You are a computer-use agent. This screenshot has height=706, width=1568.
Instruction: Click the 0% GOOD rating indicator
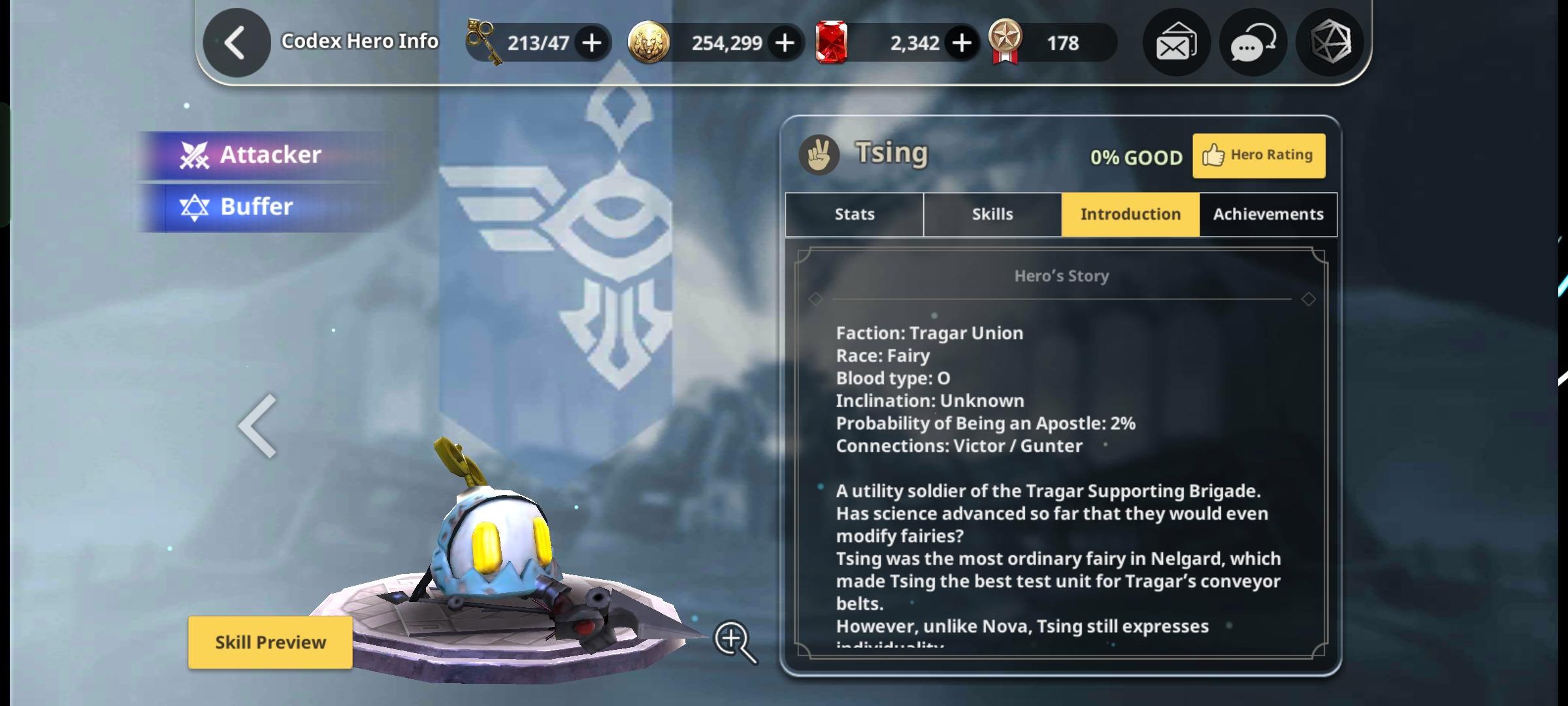(x=1137, y=157)
